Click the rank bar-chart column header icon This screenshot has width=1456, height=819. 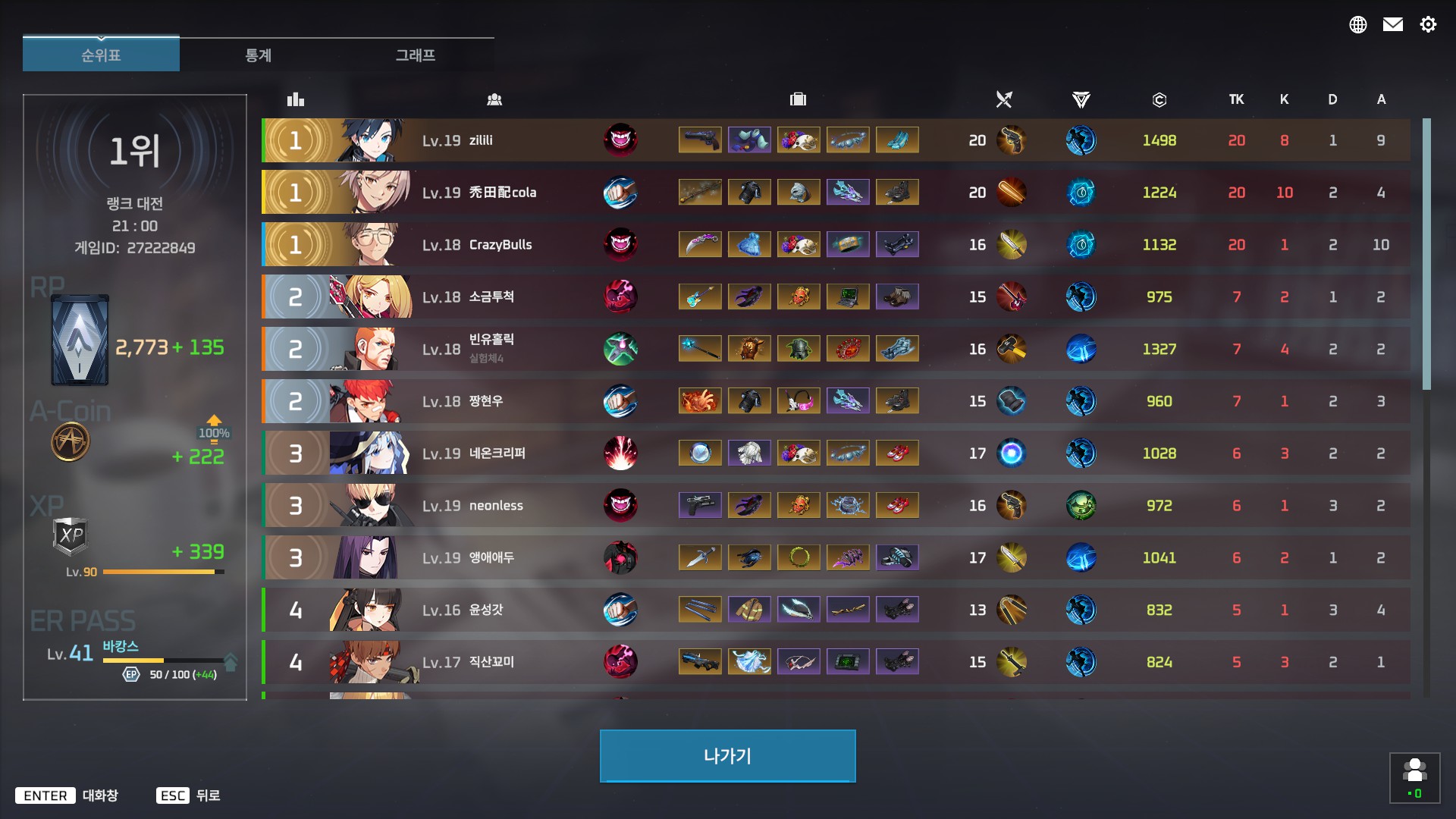pos(295,99)
